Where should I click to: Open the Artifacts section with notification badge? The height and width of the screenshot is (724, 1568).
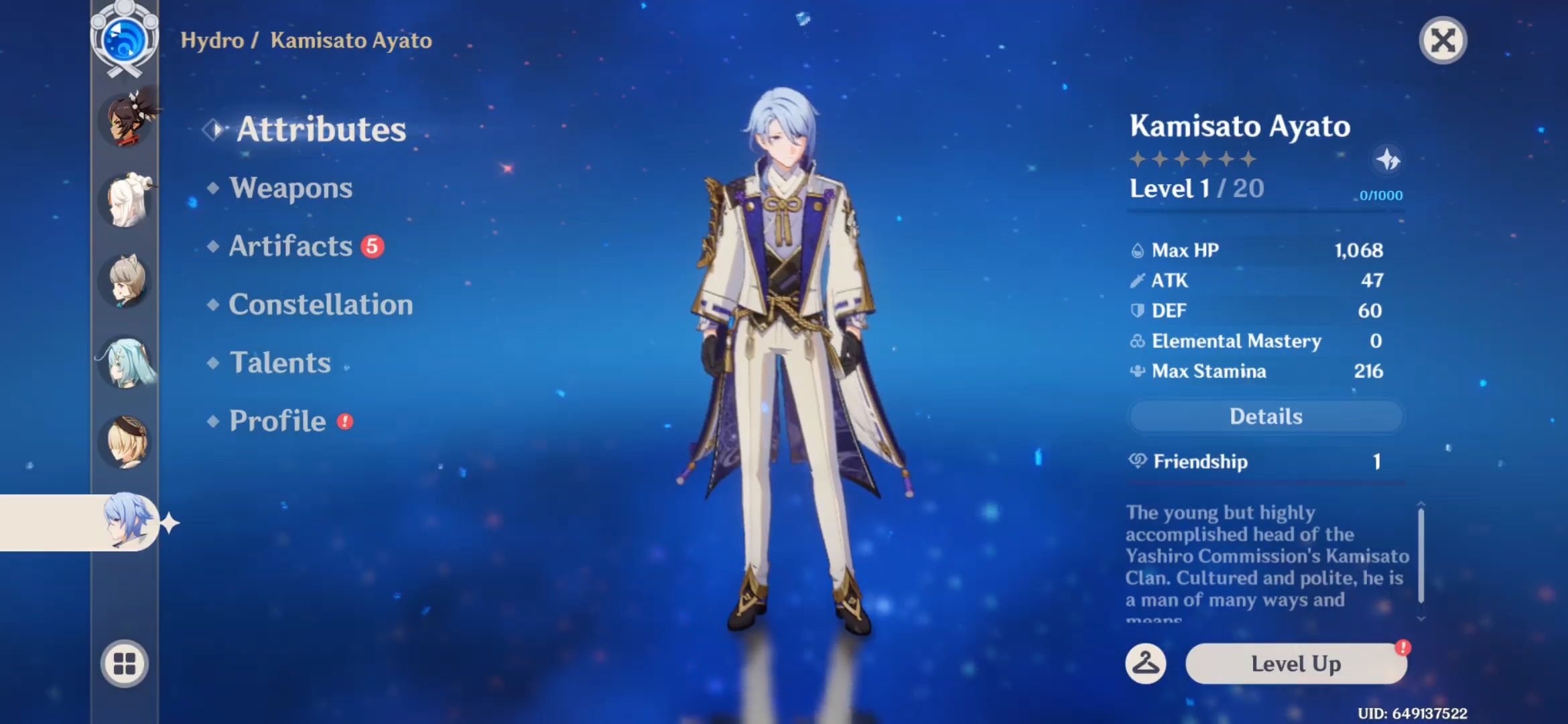point(289,246)
